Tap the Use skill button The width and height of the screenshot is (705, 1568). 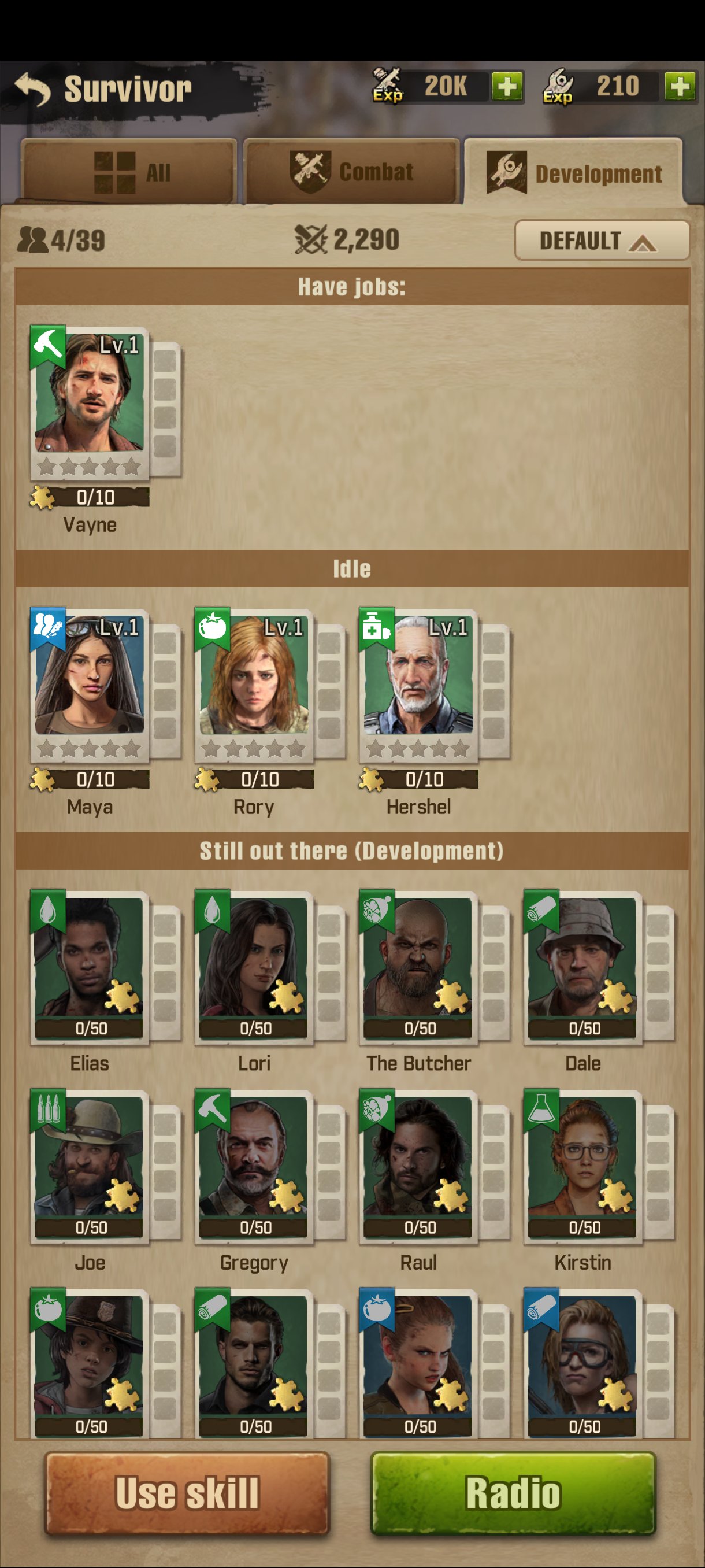tap(187, 1492)
